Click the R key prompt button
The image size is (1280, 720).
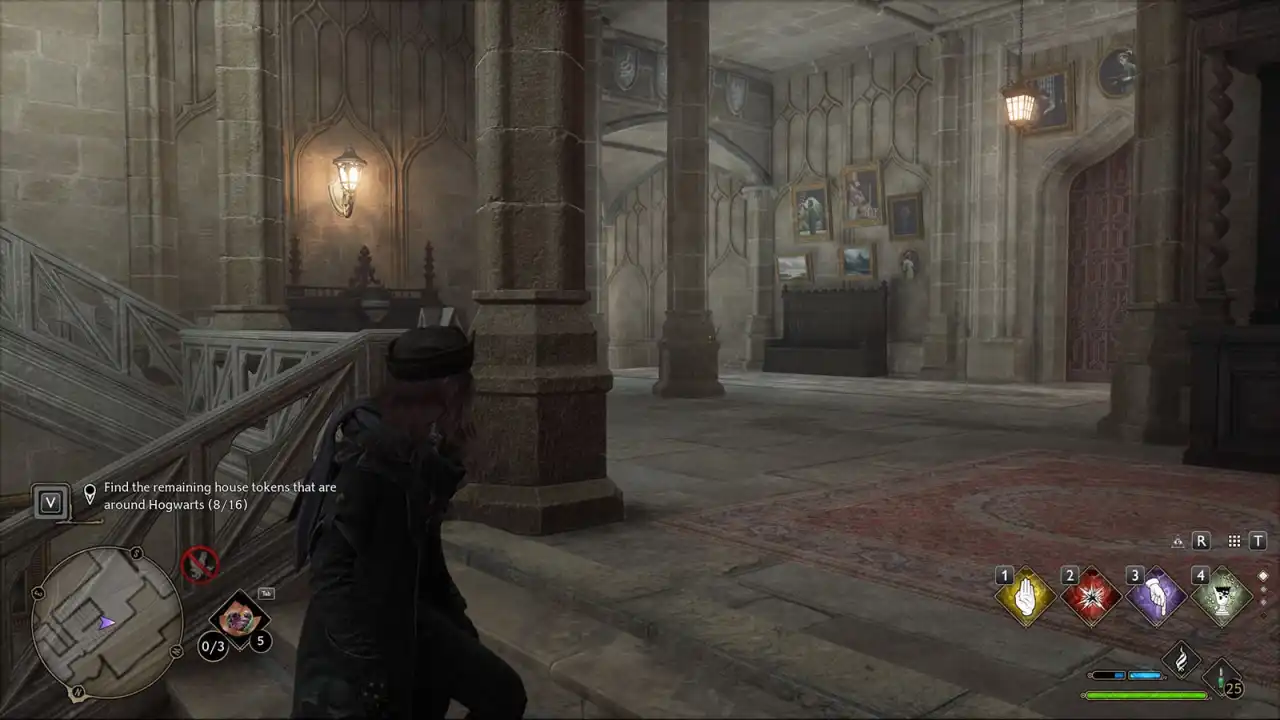[x=1202, y=541]
